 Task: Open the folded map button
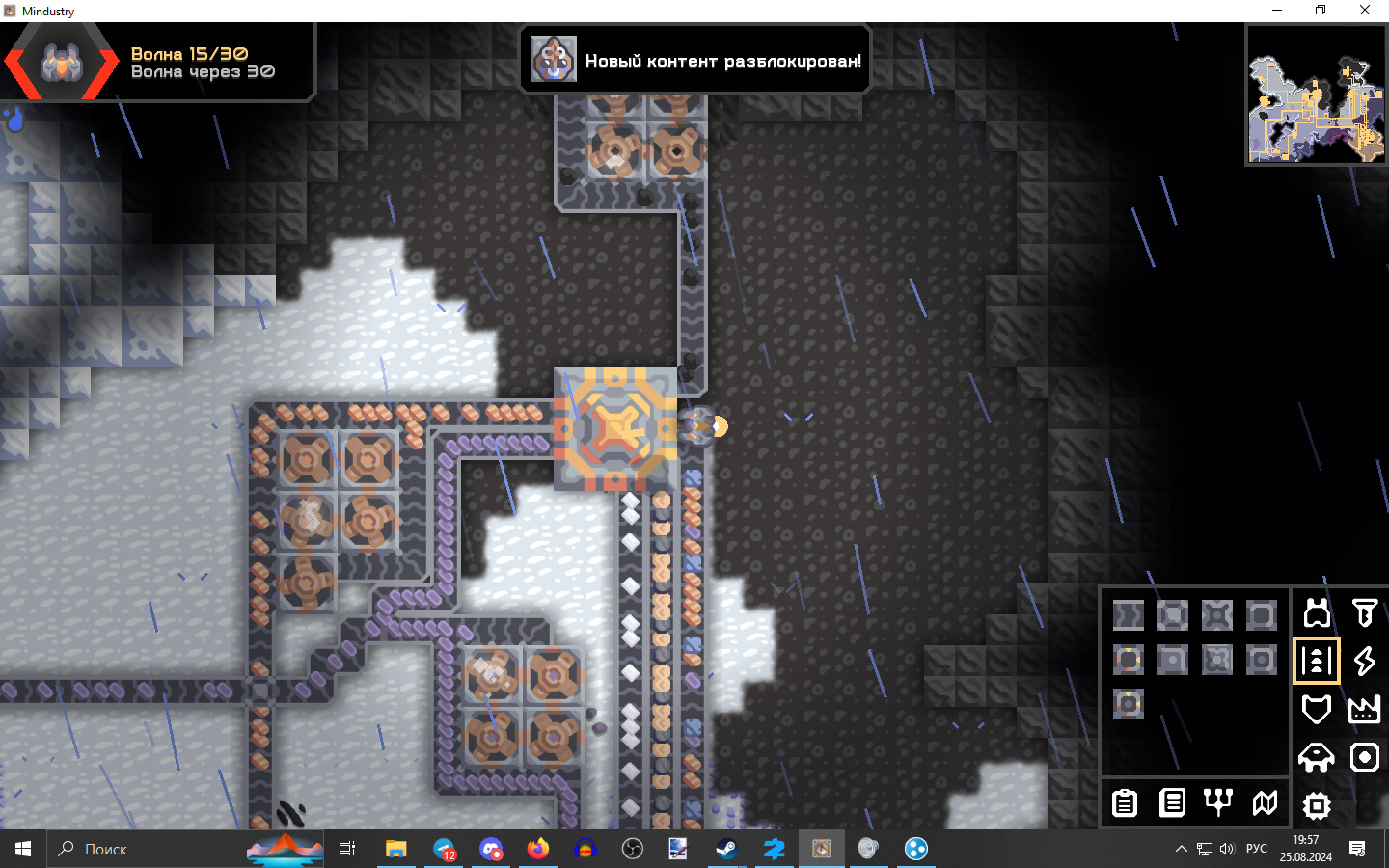[1265, 802]
